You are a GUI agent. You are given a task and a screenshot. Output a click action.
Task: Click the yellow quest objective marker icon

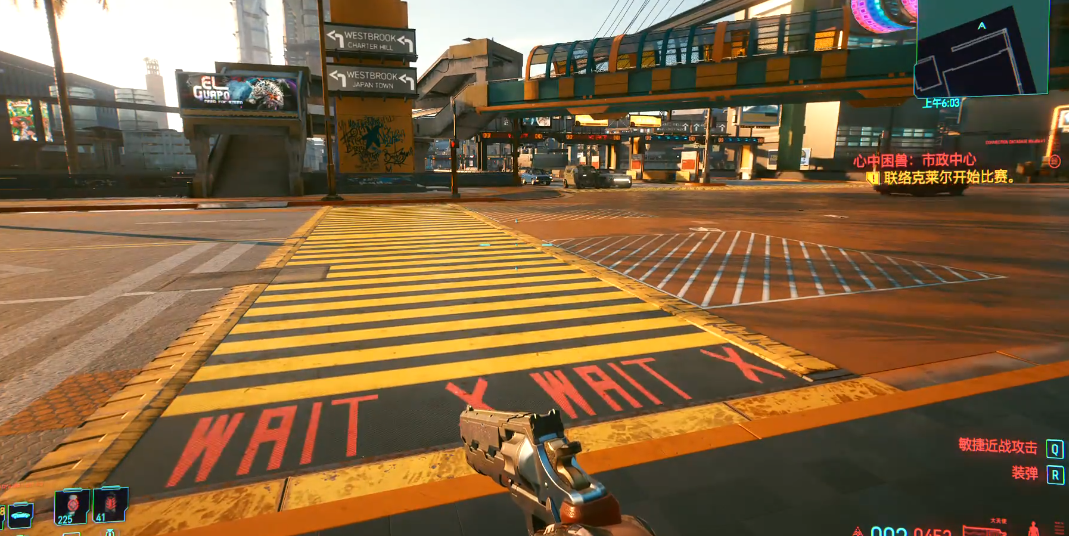pos(873,177)
